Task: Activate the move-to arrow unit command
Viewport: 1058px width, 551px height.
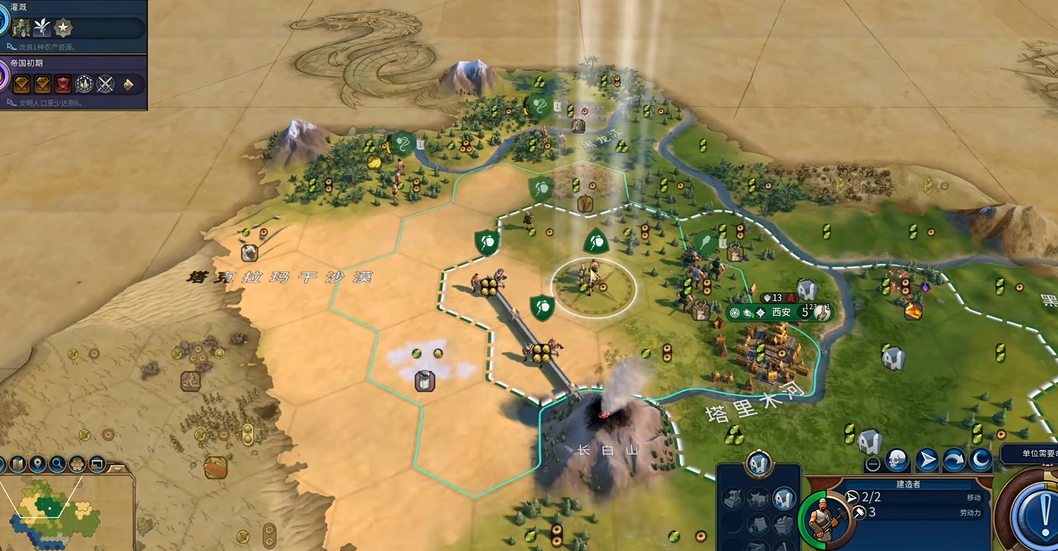Action: [927, 461]
